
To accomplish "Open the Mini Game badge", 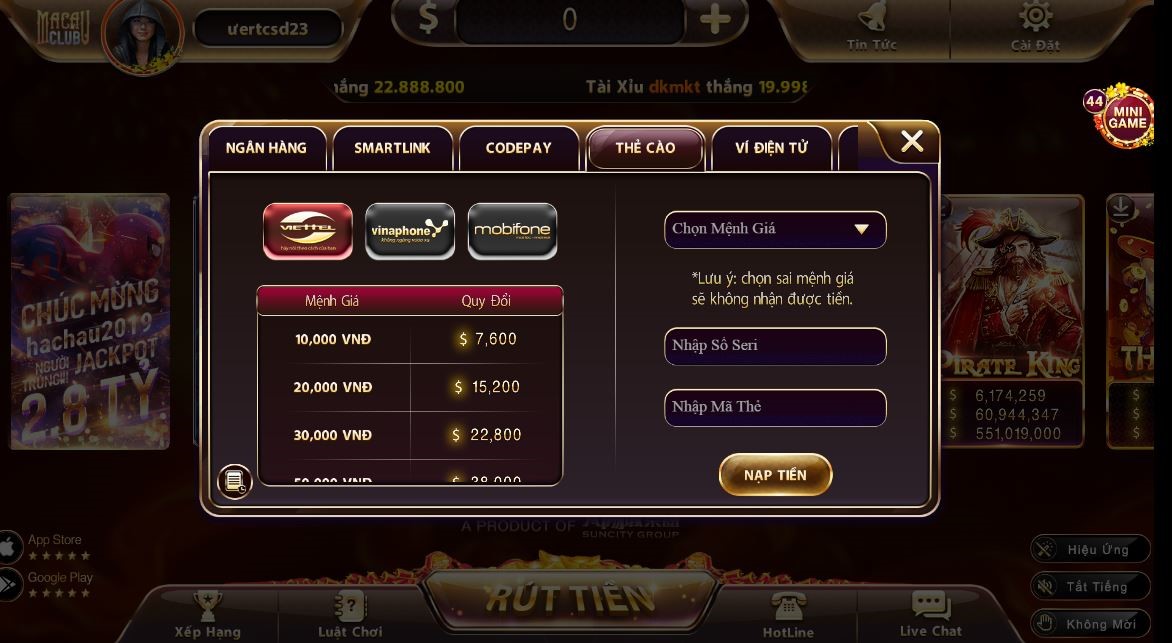I will (x=1126, y=119).
